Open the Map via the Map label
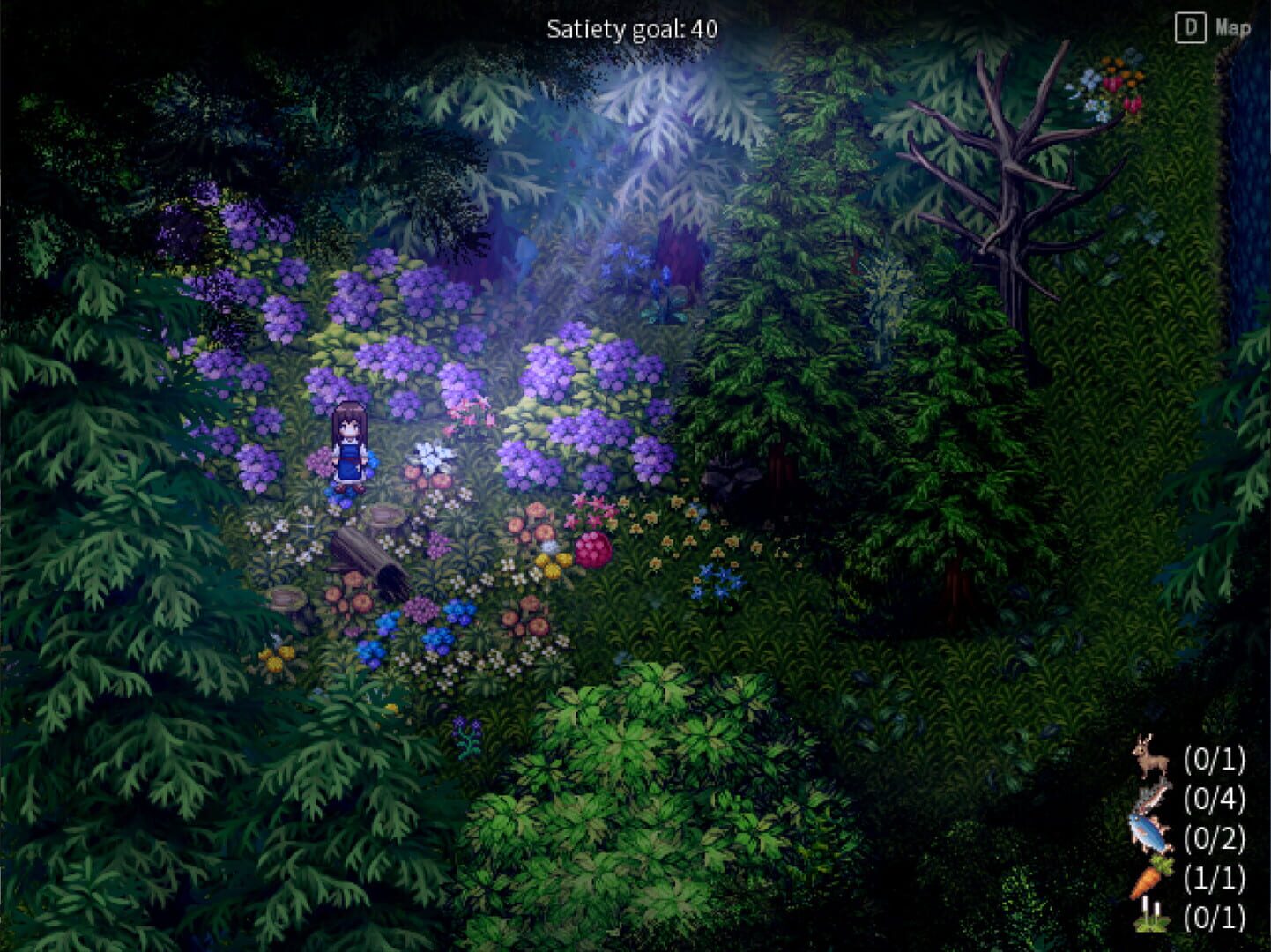 pos(1233,27)
